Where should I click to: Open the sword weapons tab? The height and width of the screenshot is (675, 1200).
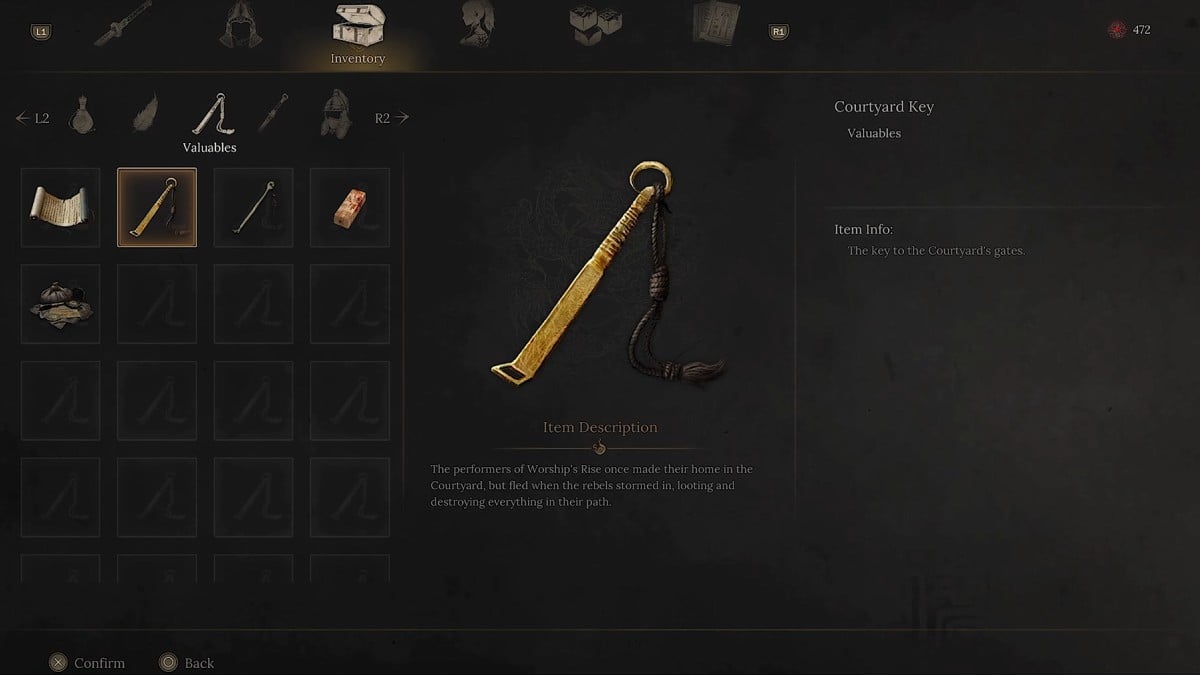[x=122, y=24]
